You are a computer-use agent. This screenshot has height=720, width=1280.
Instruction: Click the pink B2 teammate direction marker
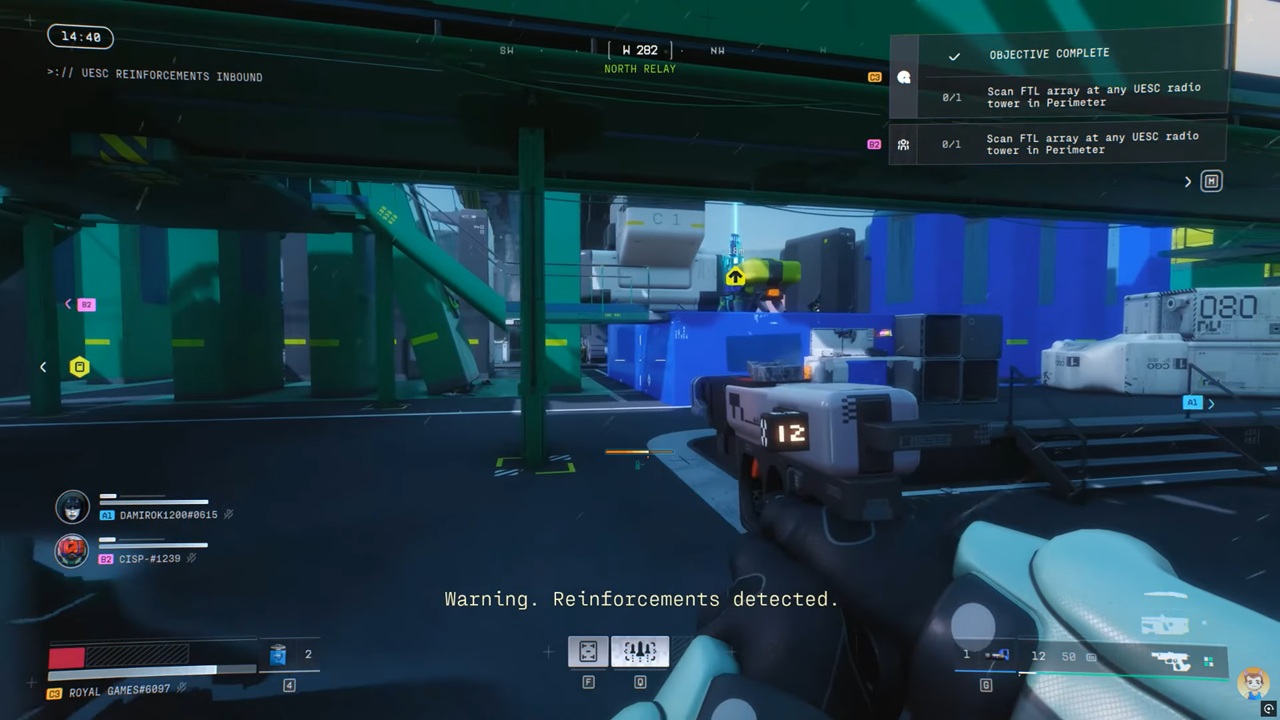[x=86, y=305]
